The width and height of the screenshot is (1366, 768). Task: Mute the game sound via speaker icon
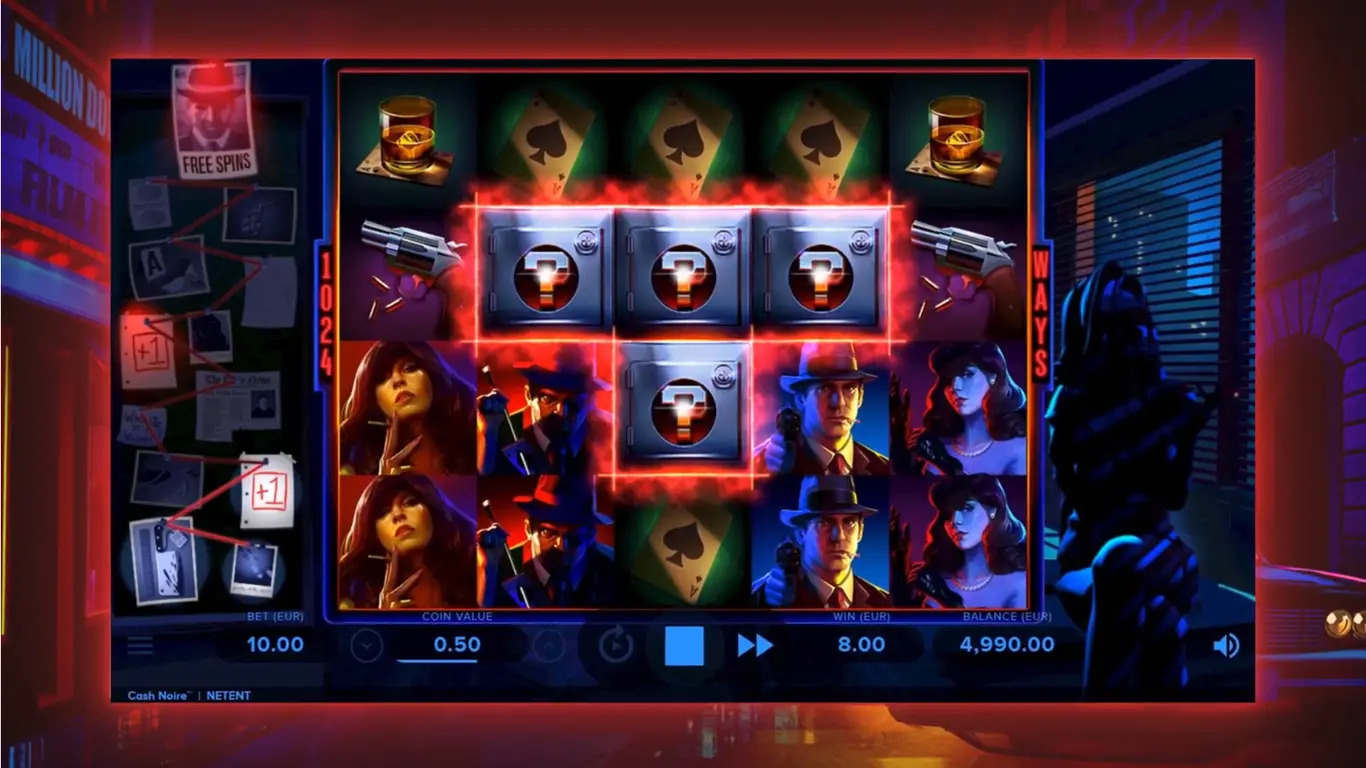coord(1224,645)
